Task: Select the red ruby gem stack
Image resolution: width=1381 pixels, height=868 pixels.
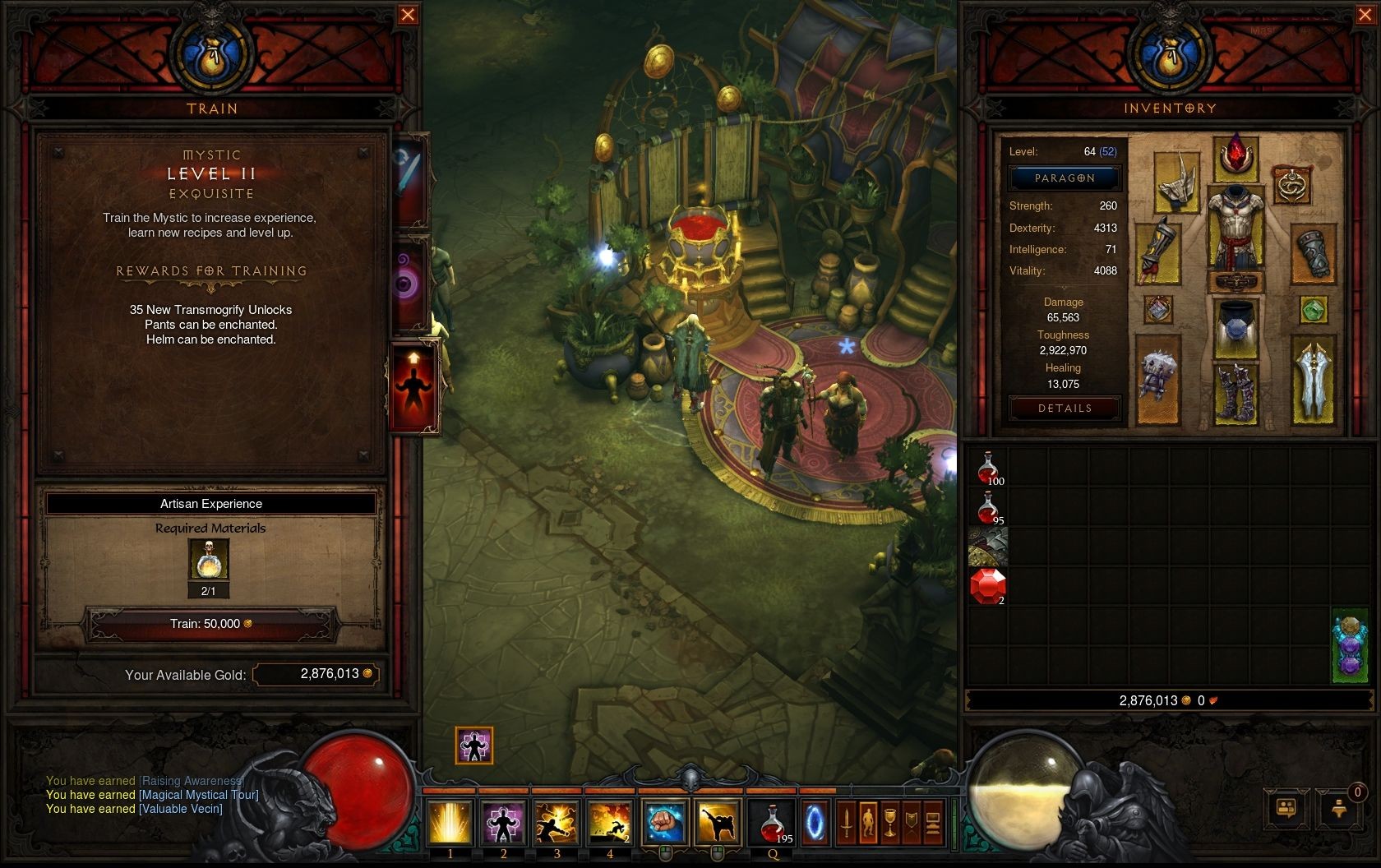Action: [x=987, y=587]
